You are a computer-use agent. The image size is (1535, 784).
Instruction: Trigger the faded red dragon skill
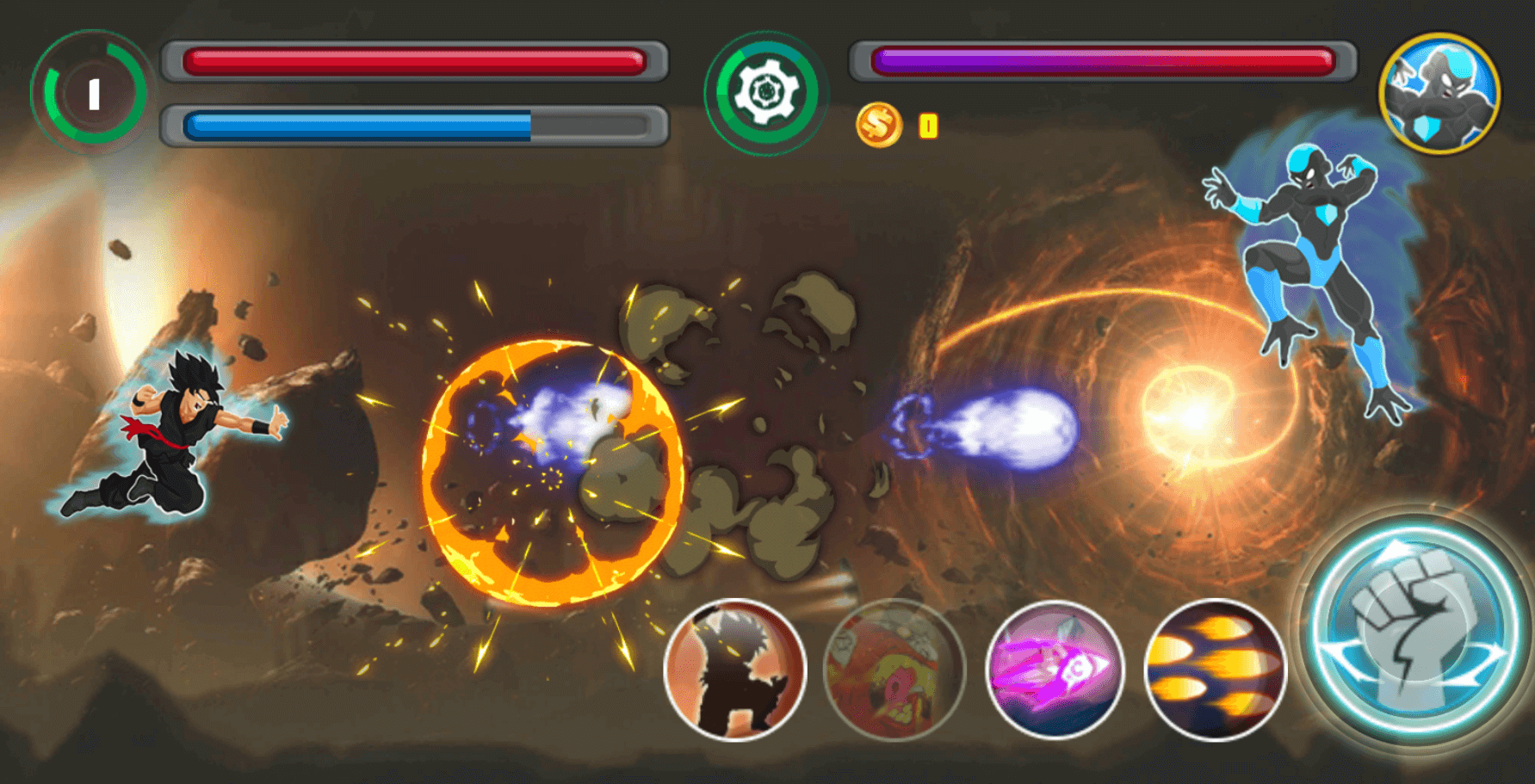[x=894, y=670]
